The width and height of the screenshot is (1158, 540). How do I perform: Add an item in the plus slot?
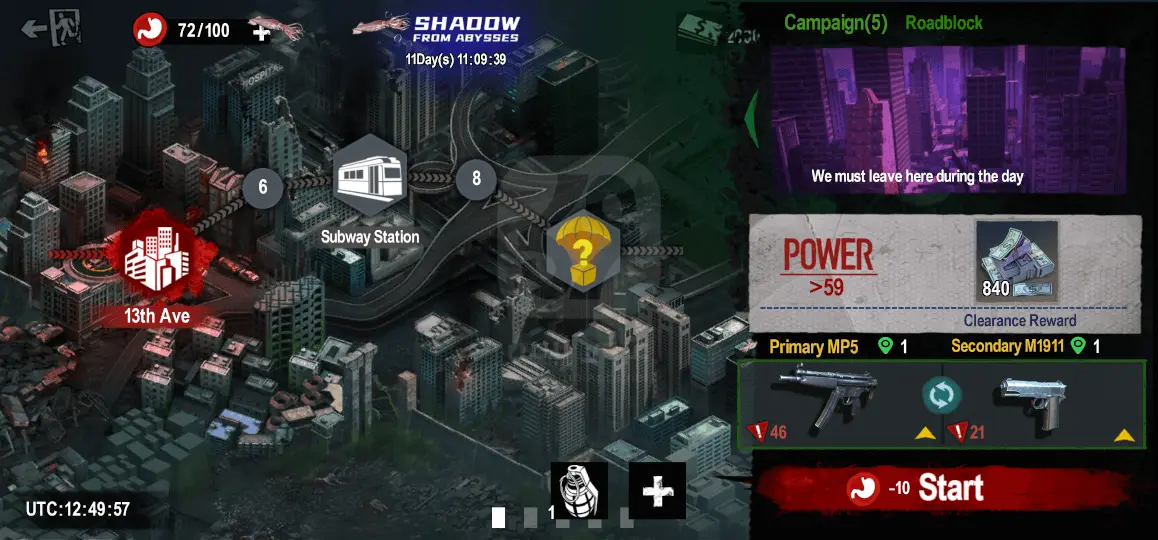point(657,490)
